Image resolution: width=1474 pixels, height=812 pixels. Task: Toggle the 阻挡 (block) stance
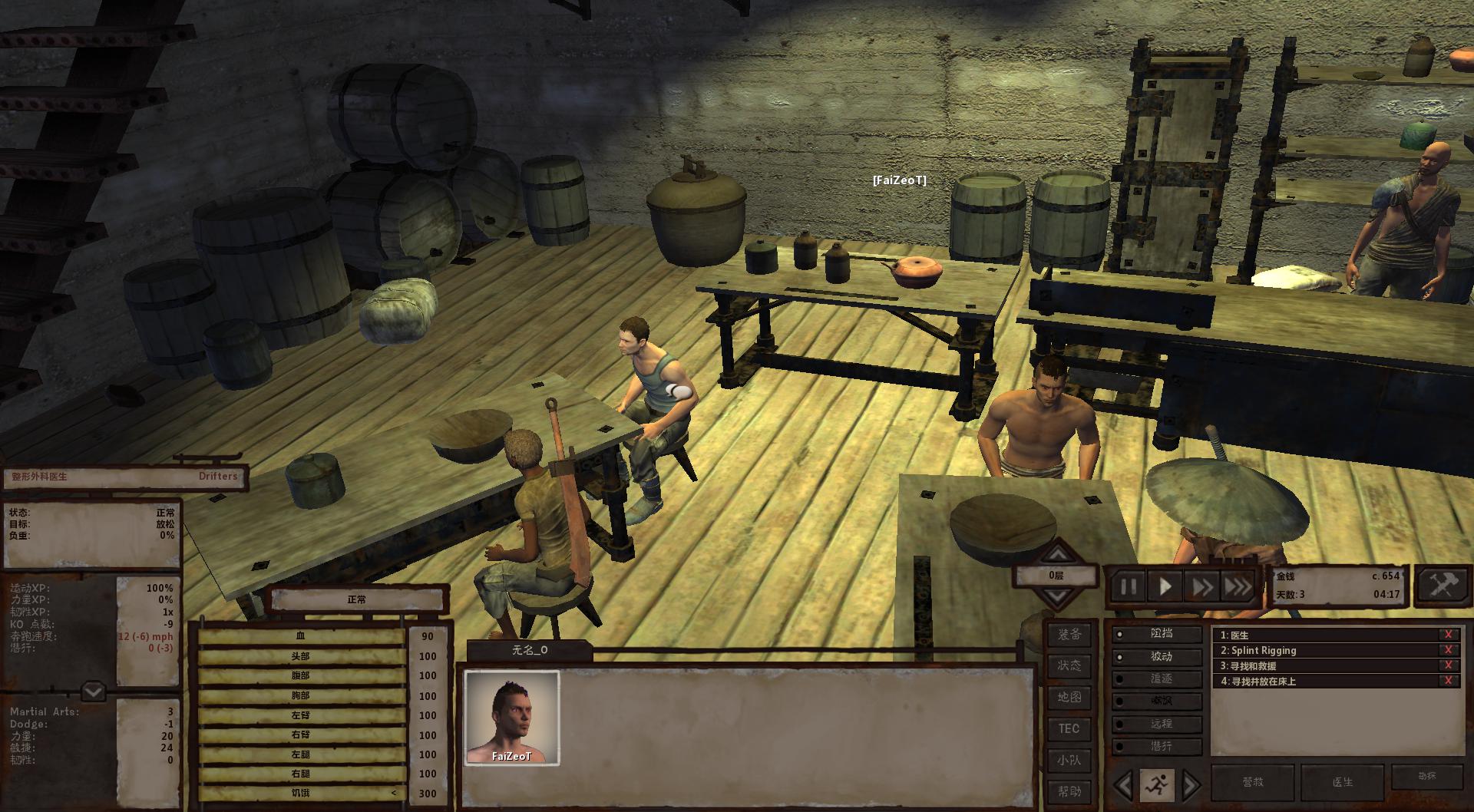point(1159,634)
